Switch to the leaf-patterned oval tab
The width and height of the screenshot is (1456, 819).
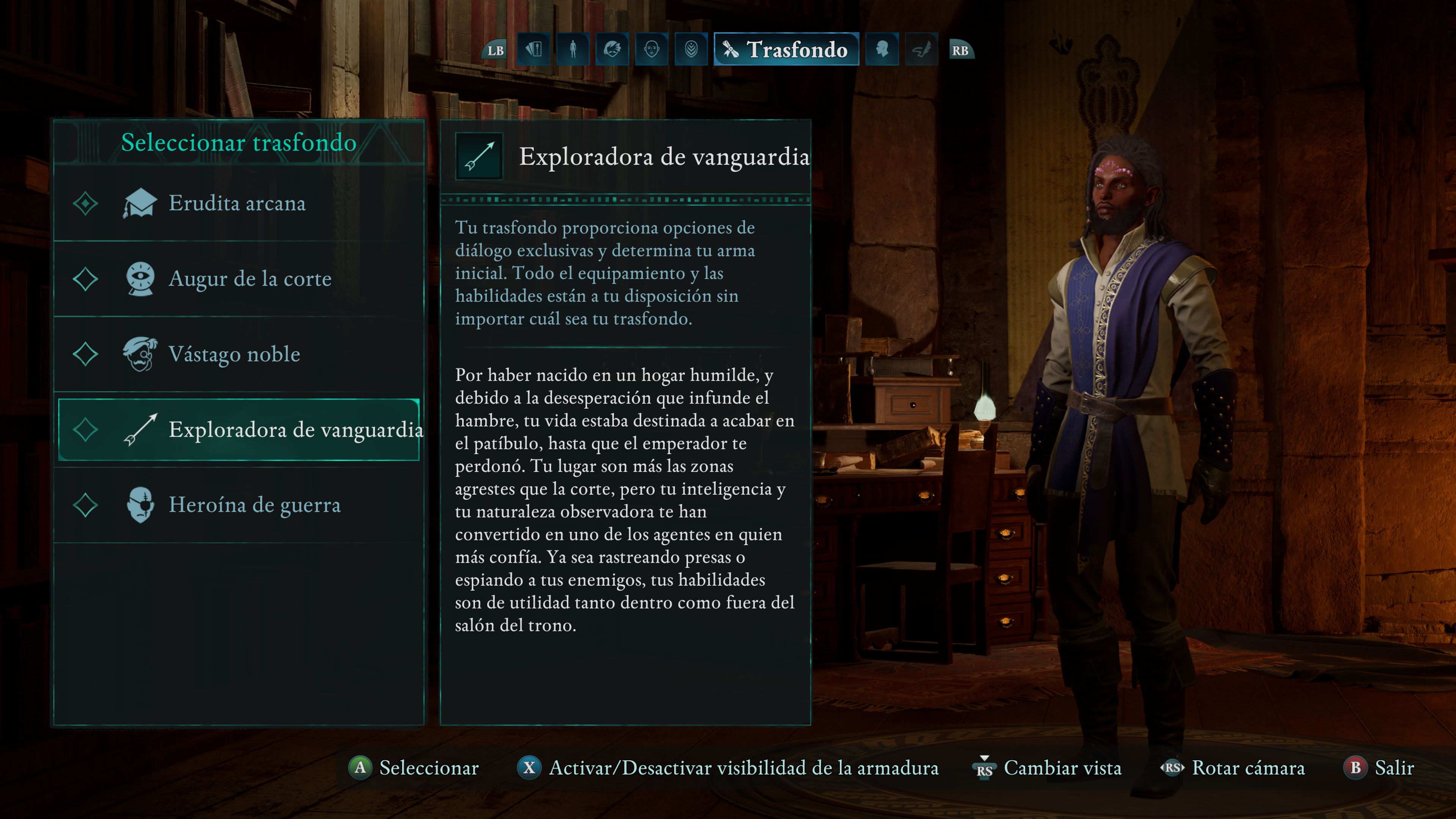(691, 50)
